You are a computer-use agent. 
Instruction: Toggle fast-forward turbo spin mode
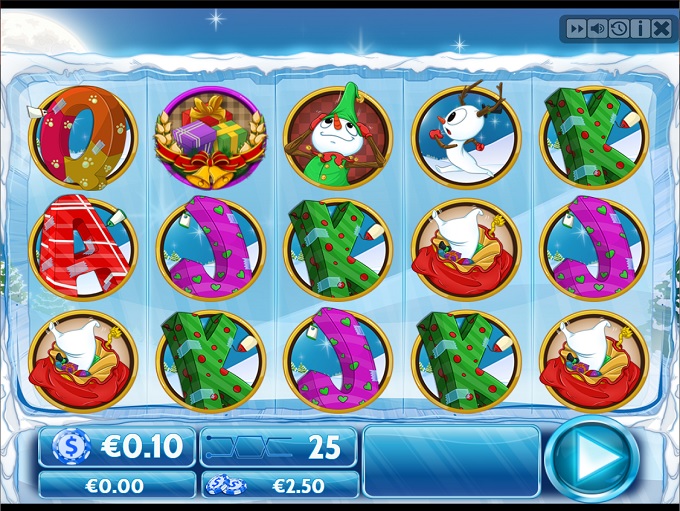pos(577,29)
